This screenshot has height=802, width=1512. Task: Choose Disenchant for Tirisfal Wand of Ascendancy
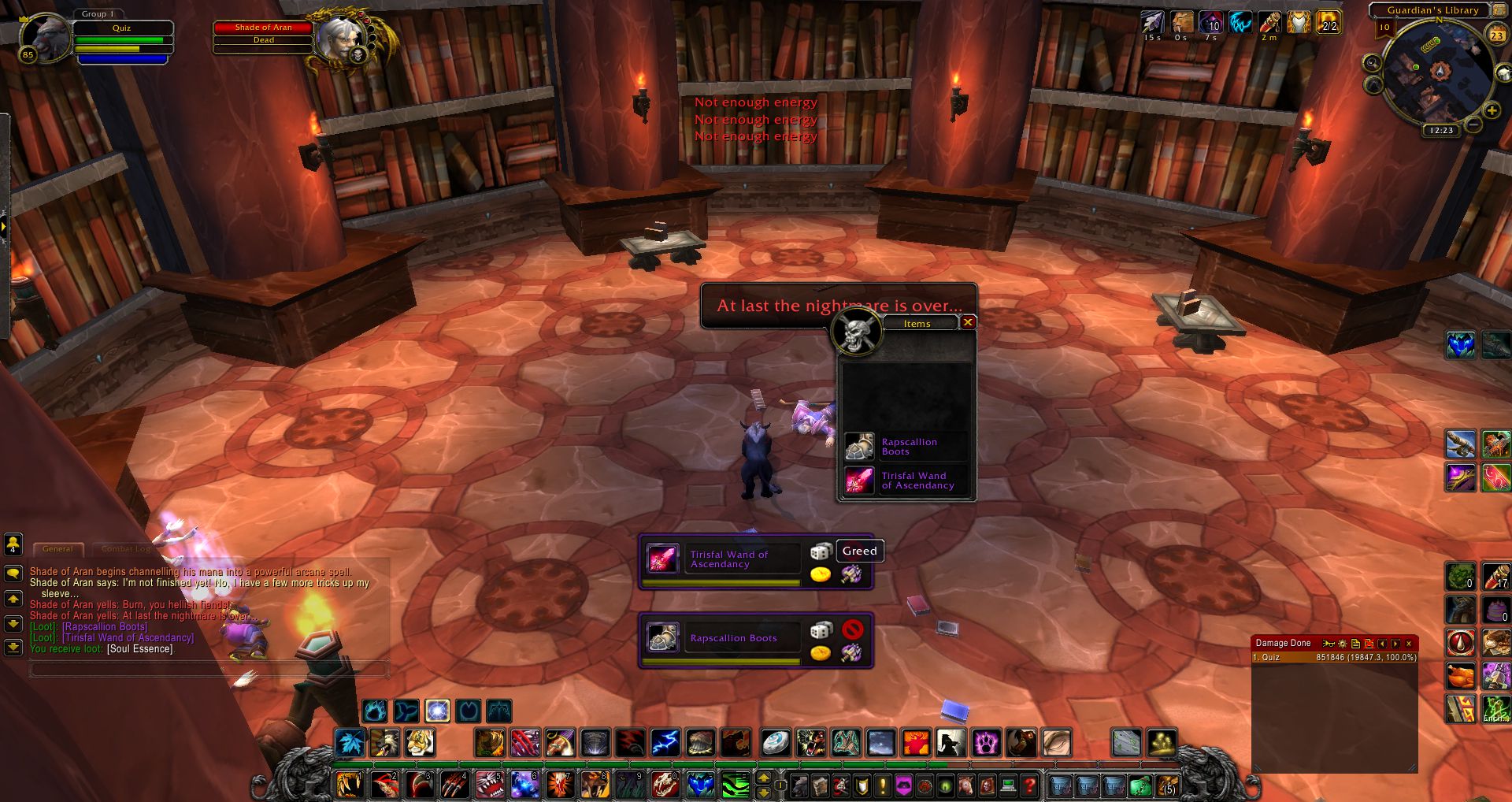point(851,574)
